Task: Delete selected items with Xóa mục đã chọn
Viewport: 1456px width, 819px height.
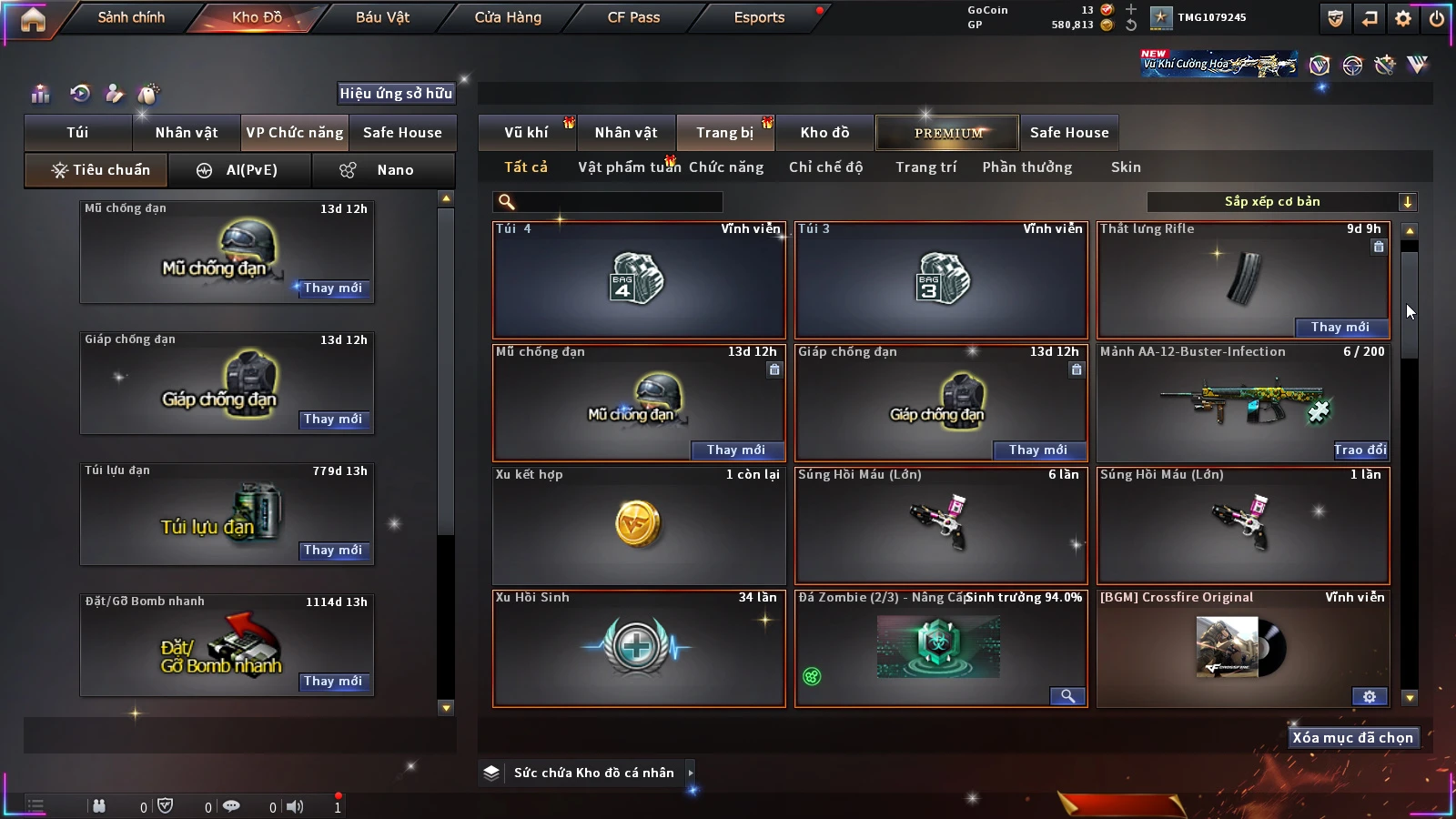Action: 1352,738
